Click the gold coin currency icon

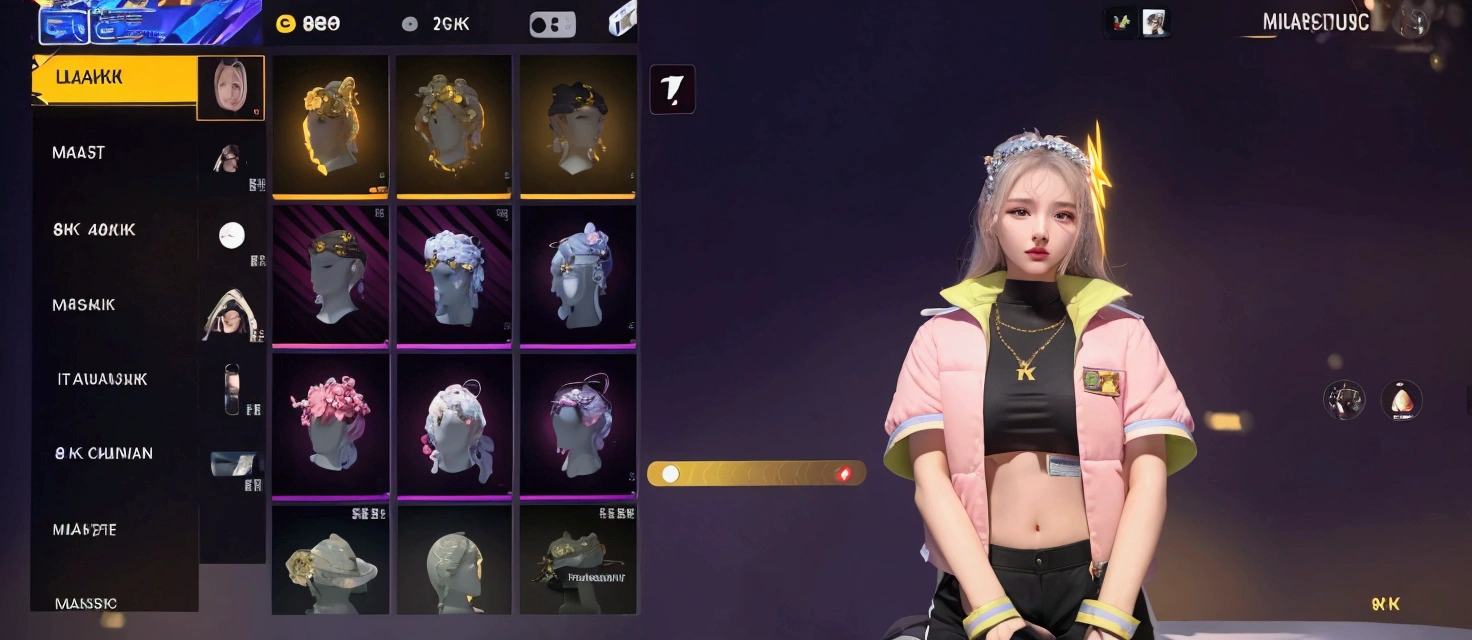(286, 24)
